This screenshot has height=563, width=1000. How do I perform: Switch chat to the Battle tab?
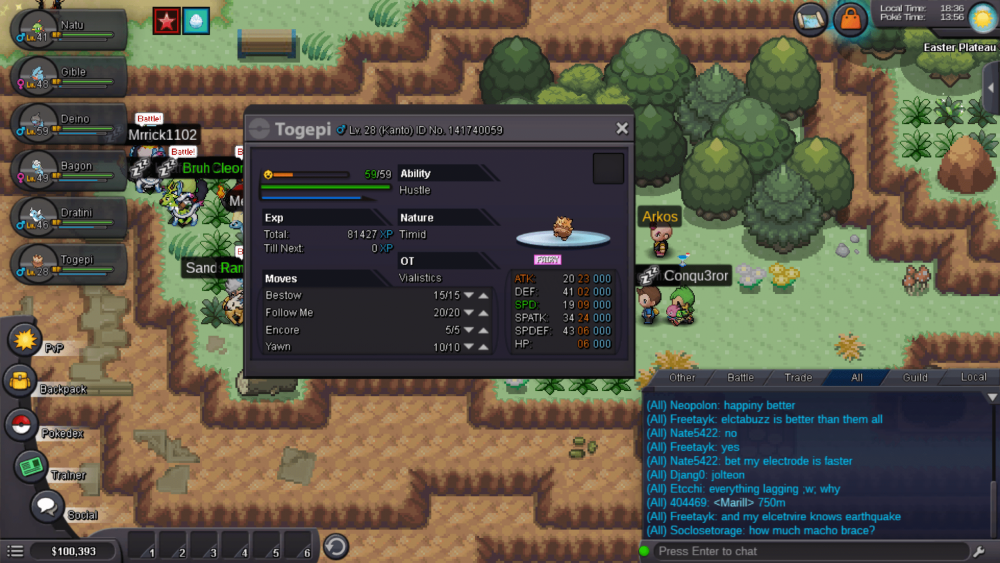tap(740, 378)
